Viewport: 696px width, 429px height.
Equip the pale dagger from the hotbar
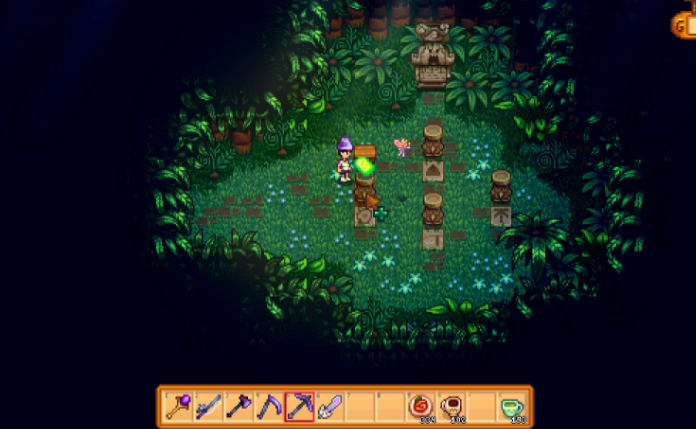tap(328, 406)
